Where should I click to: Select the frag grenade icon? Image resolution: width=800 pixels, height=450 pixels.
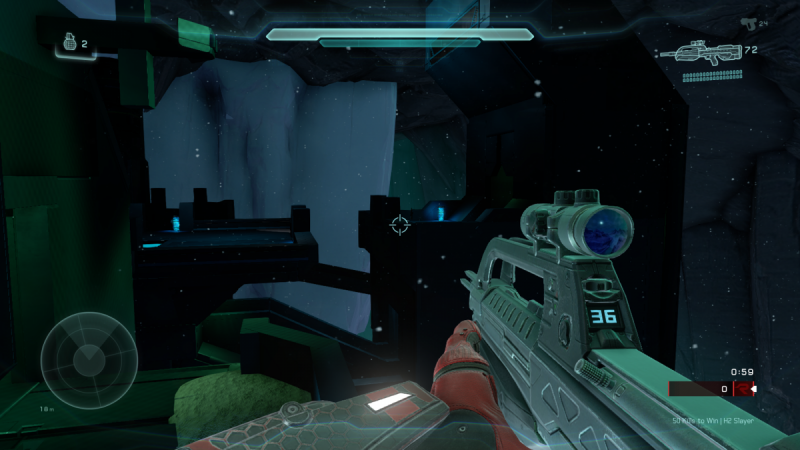click(x=70, y=43)
